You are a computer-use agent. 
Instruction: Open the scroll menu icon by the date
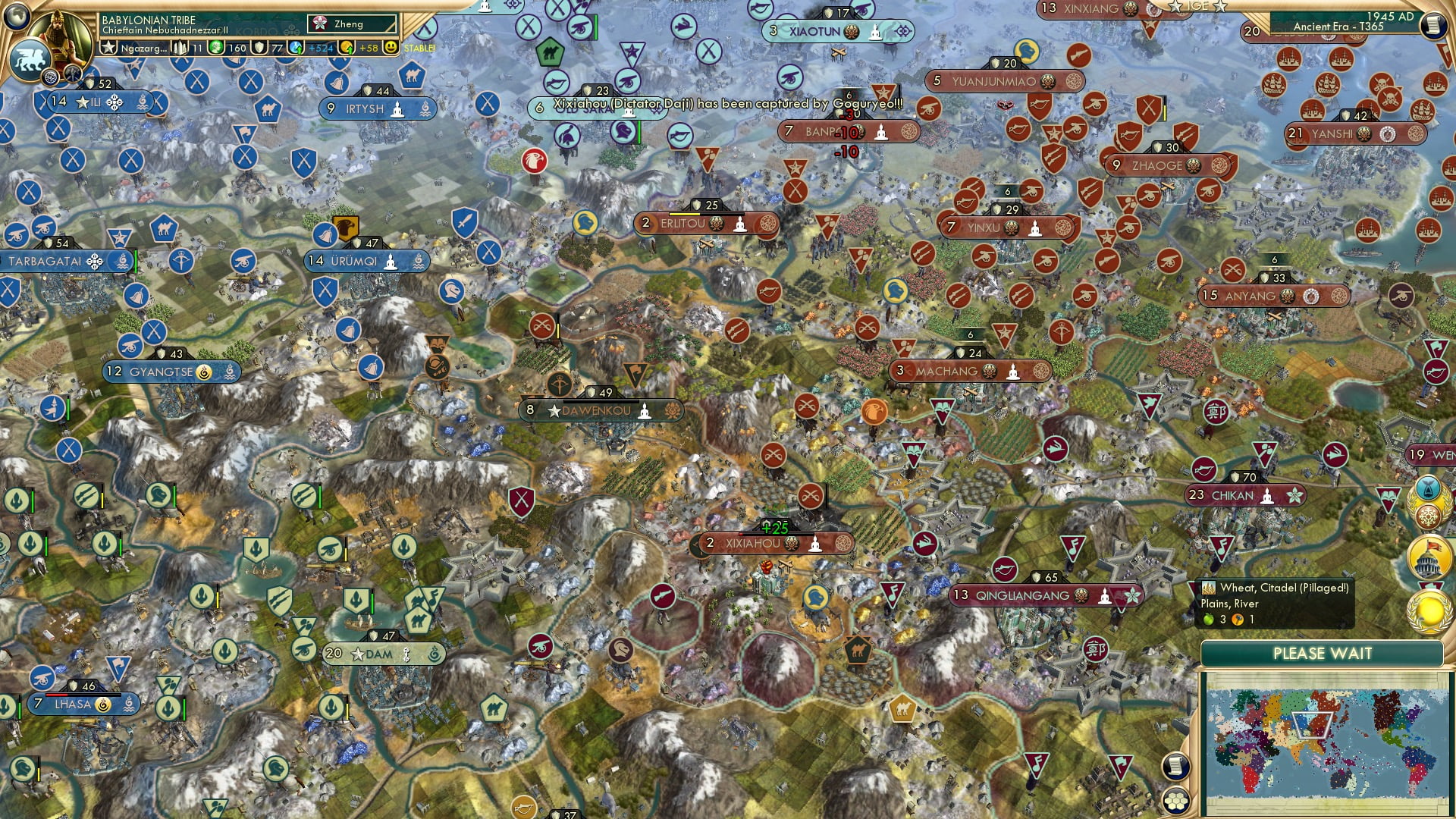[1433, 24]
